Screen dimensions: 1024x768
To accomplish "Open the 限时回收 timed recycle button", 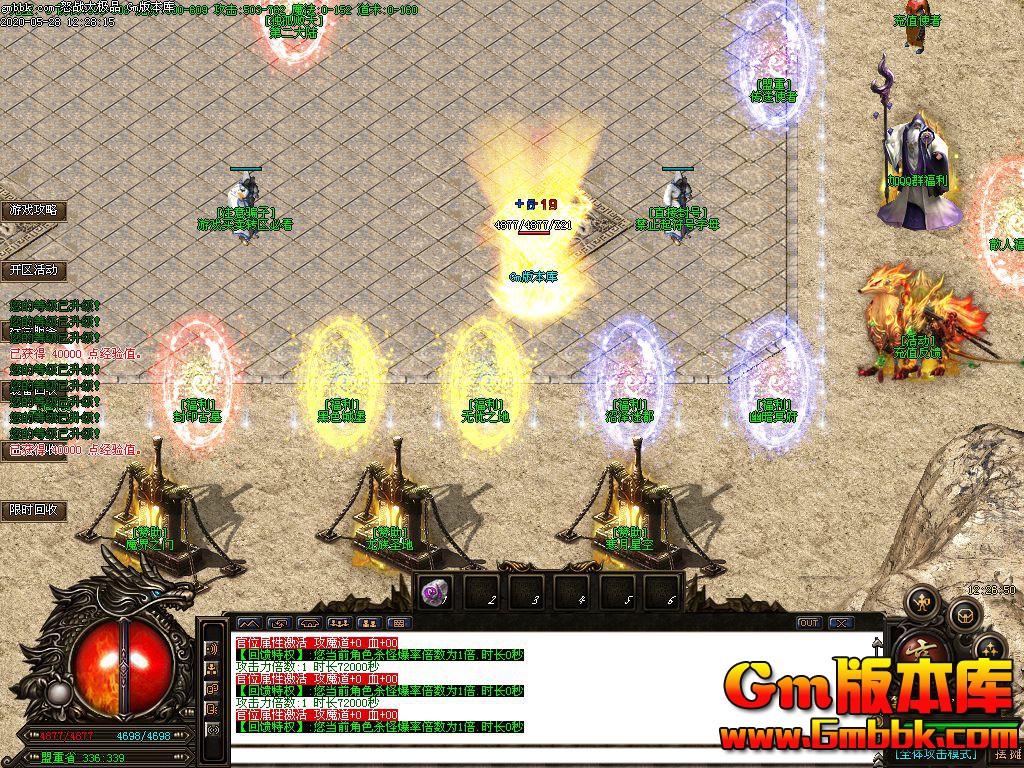I will pyautogui.click(x=33, y=510).
